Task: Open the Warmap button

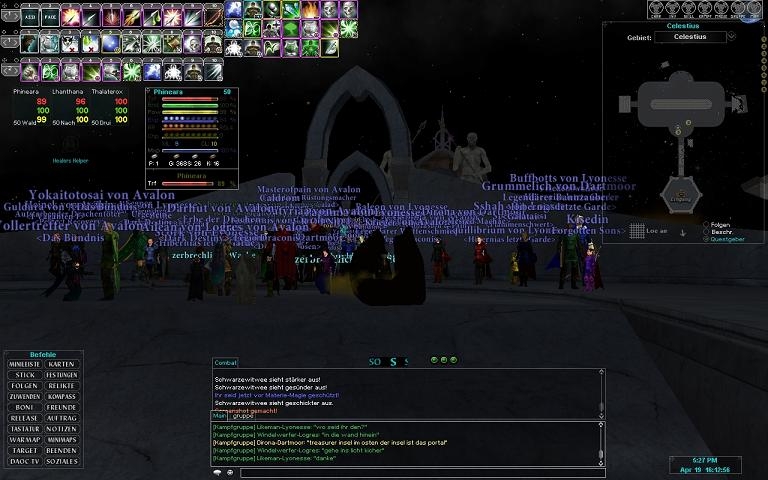Action: 25,439
